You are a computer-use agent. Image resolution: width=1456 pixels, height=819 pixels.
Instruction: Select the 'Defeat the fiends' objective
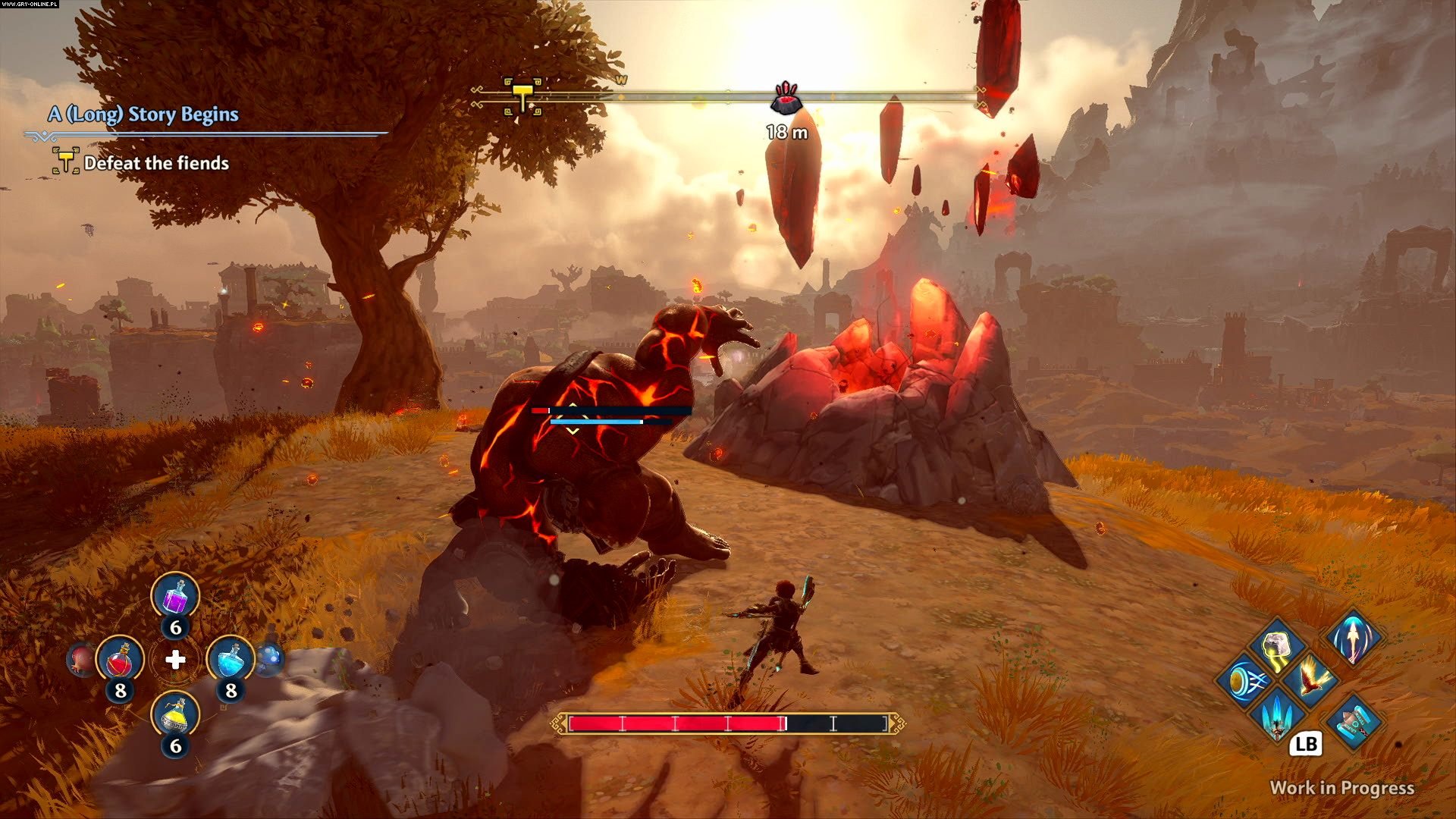(x=156, y=163)
